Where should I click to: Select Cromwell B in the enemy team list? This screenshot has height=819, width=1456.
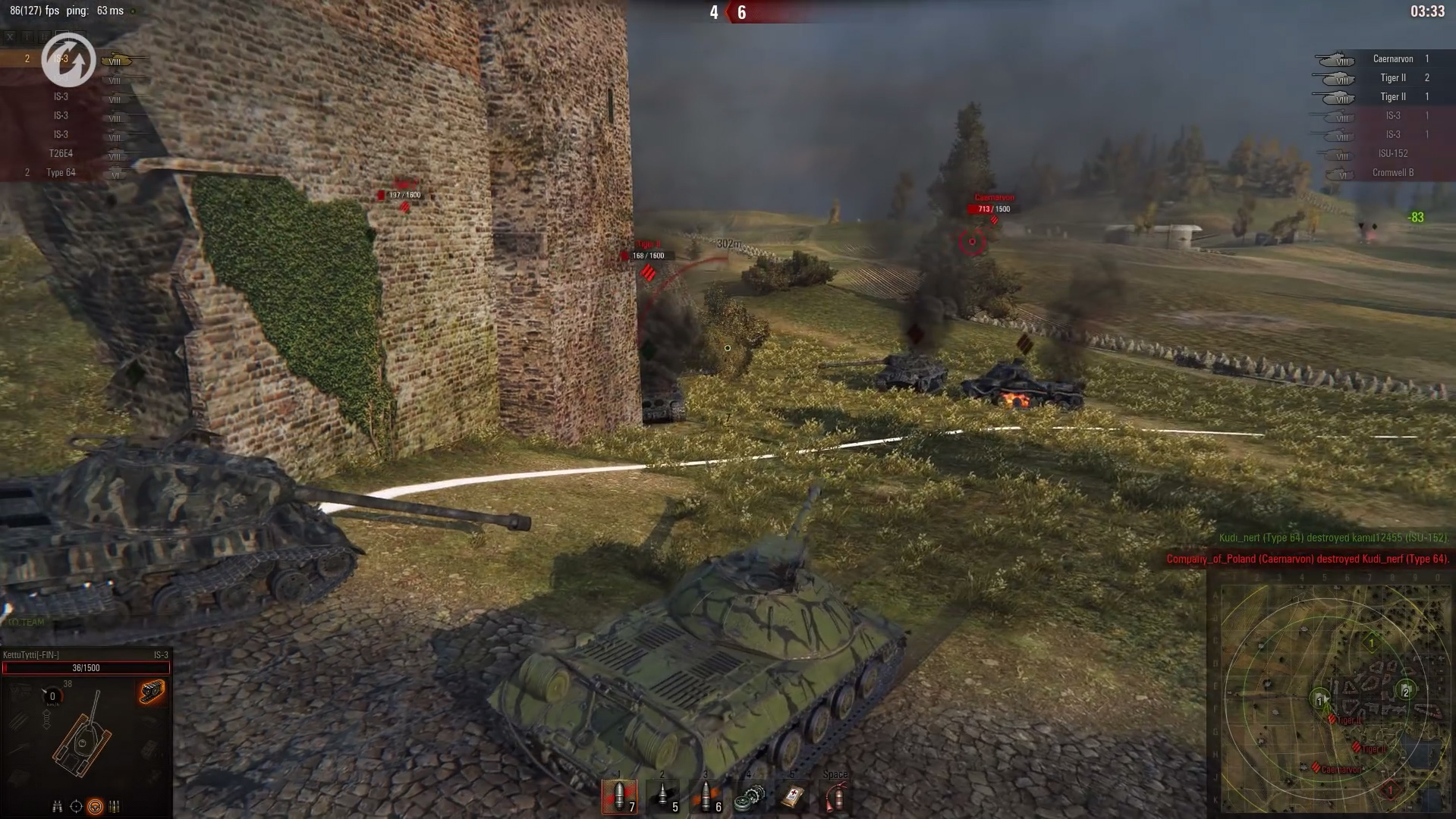(x=1392, y=173)
